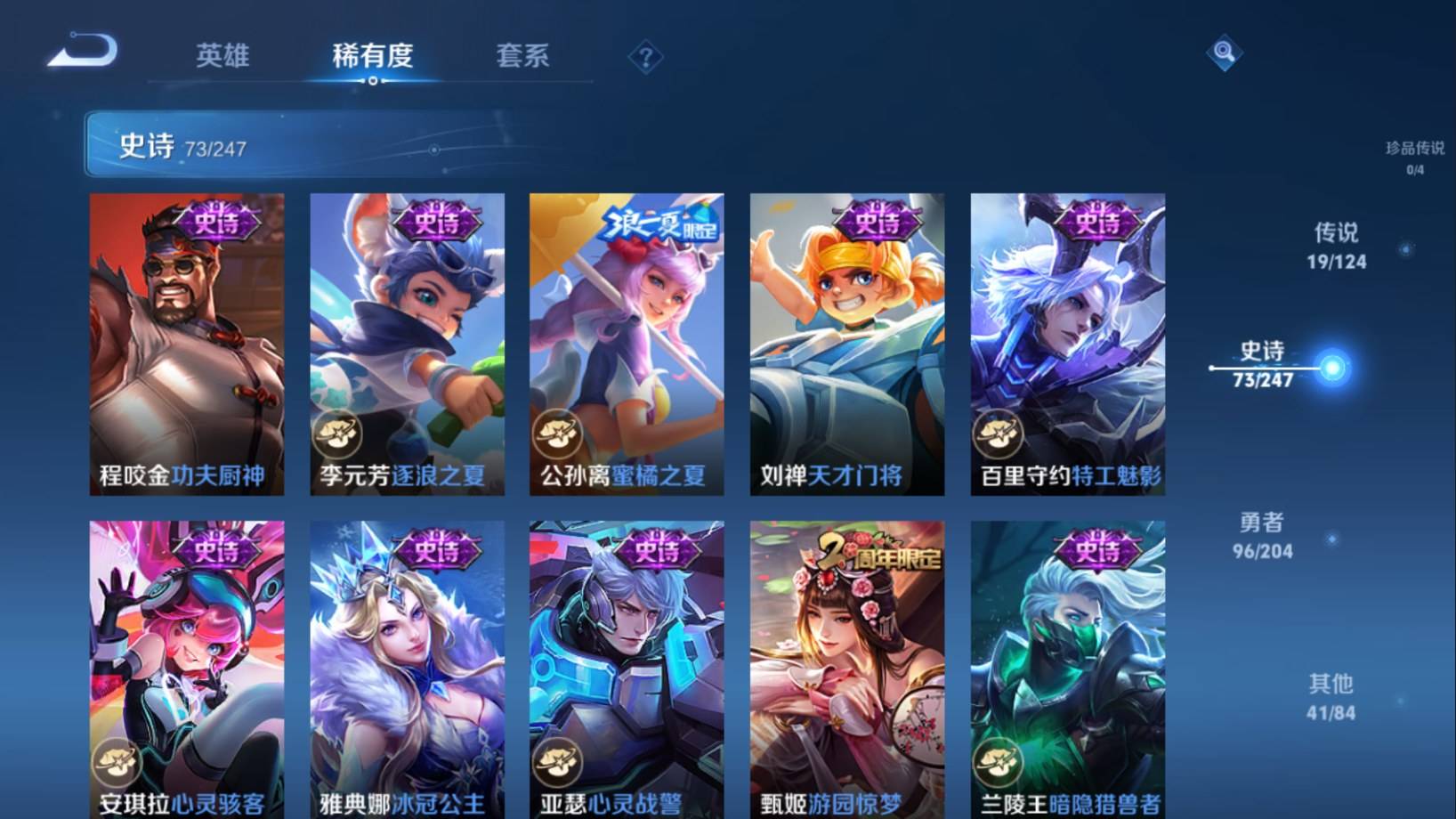Choose the 雅典娜 冰冠公主 skin card
Screen dimensions: 1456x819
[x=407, y=669]
